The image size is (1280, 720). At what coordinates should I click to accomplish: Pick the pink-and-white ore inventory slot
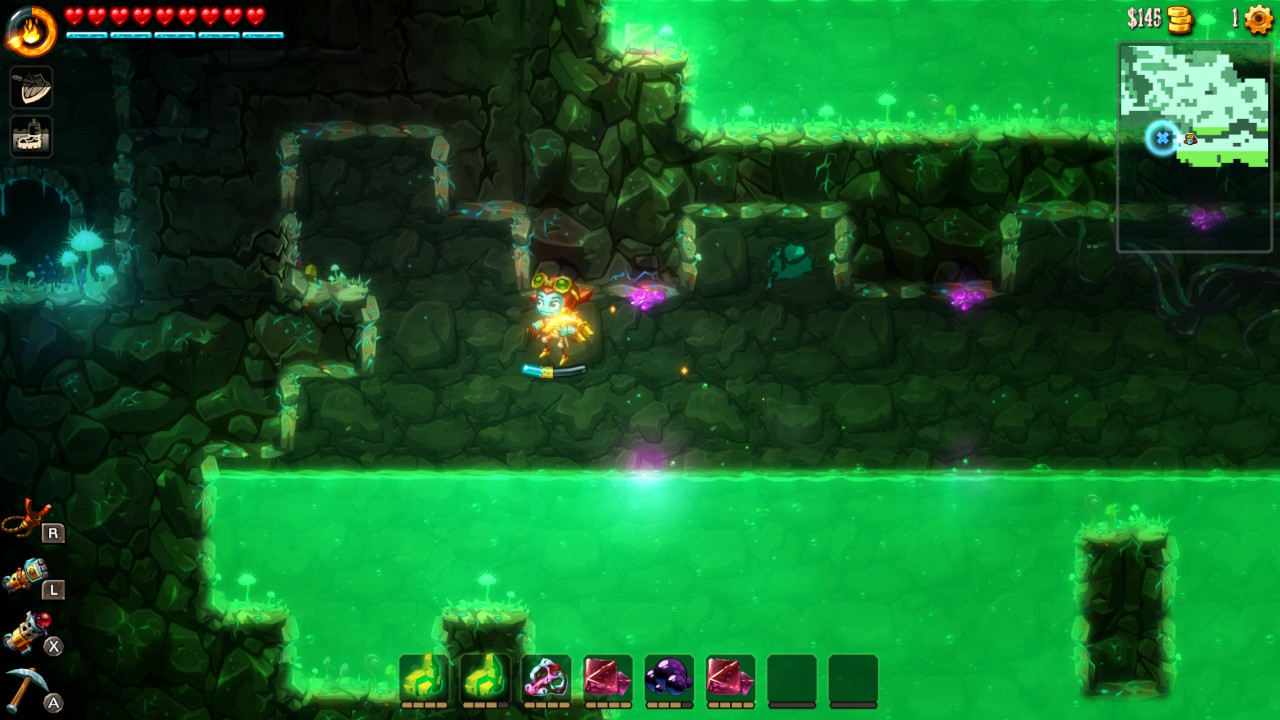point(546,678)
